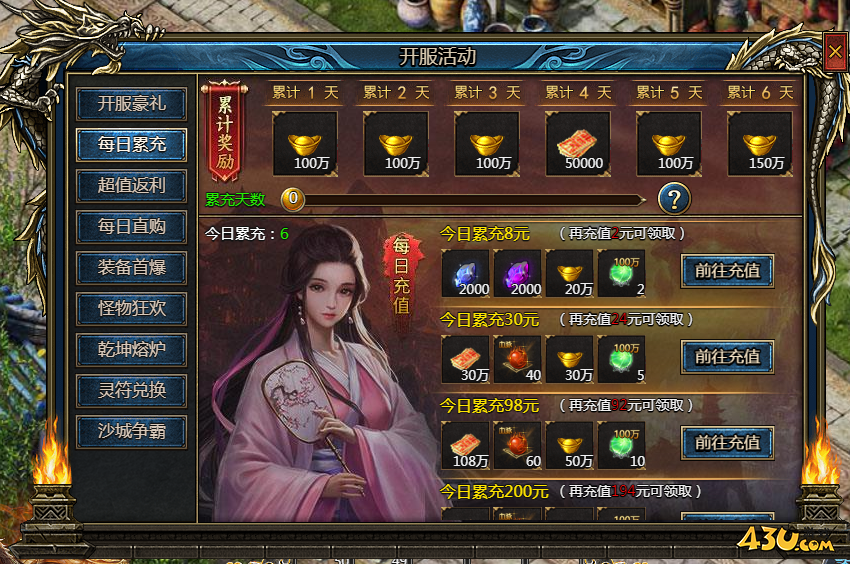Switch to the 开服豪礼 tab
Viewport: 850px width, 564px height.
131,103
